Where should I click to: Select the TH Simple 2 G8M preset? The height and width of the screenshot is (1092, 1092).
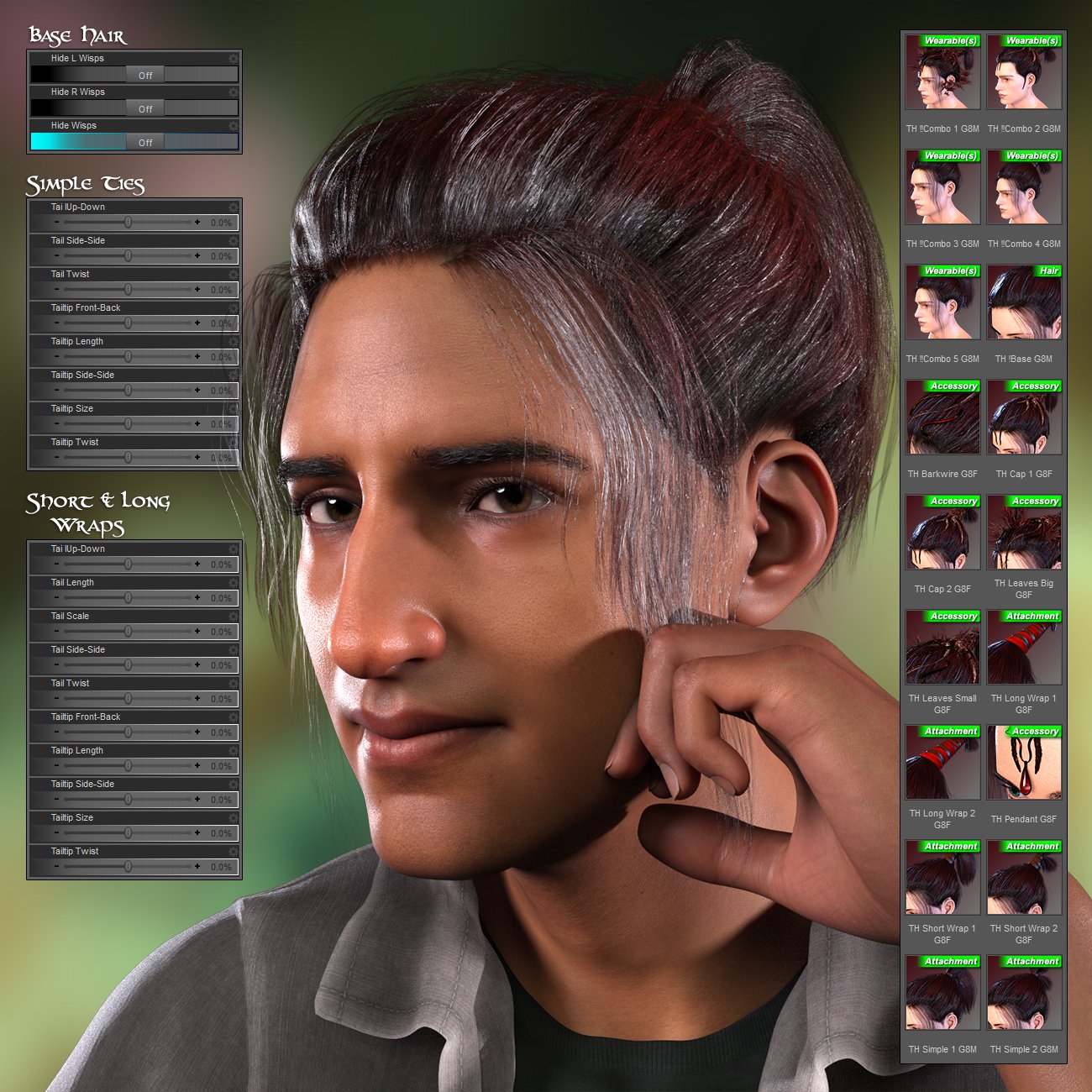click(x=1024, y=993)
